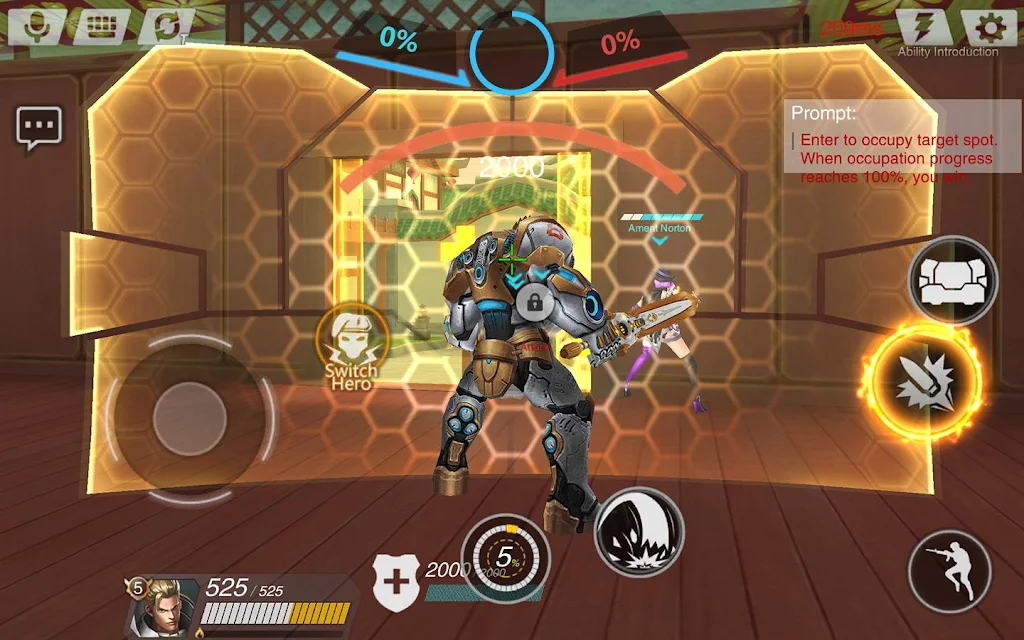Tap the jumping soldier button
1024x640 pixels.
948,571
